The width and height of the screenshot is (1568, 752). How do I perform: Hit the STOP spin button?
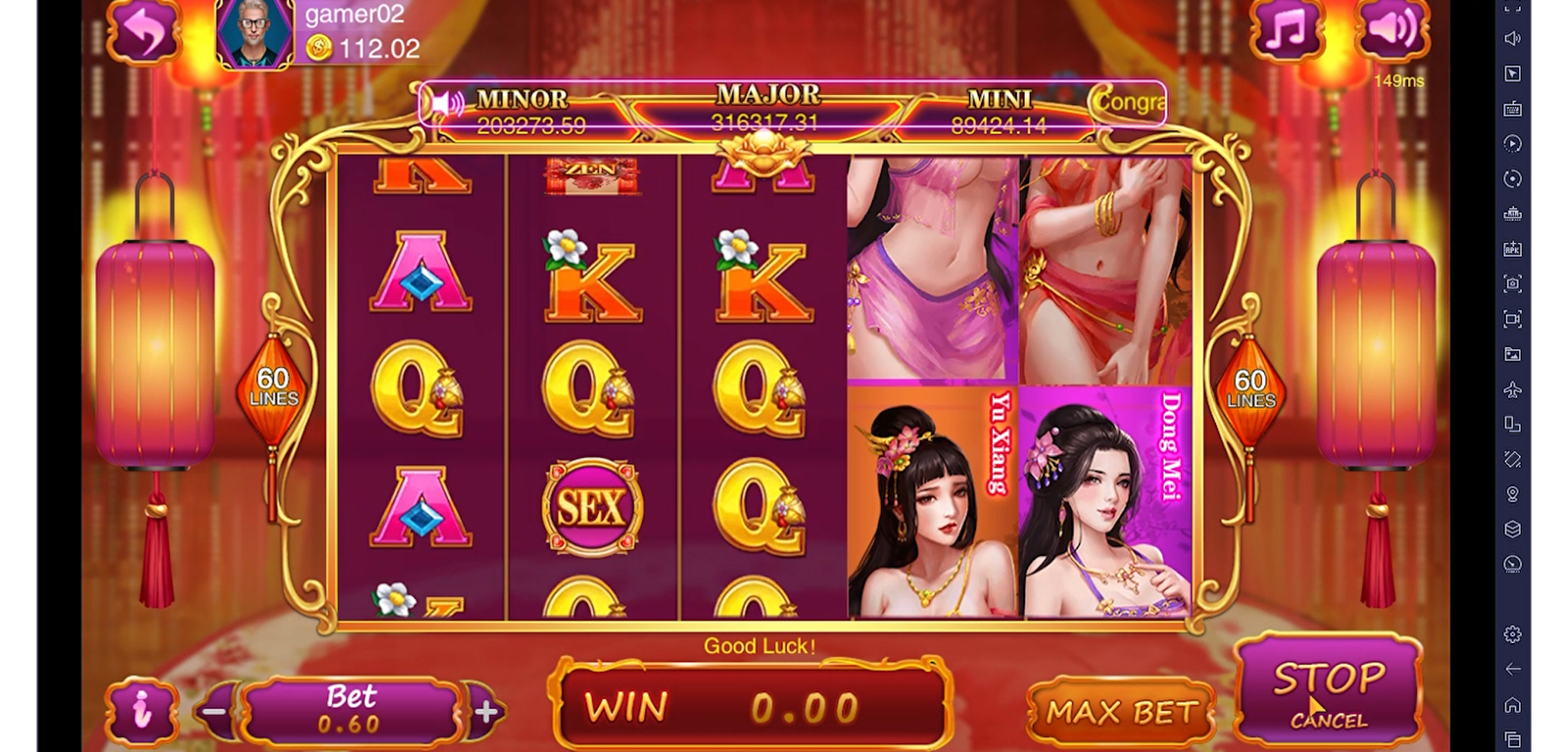1328,688
